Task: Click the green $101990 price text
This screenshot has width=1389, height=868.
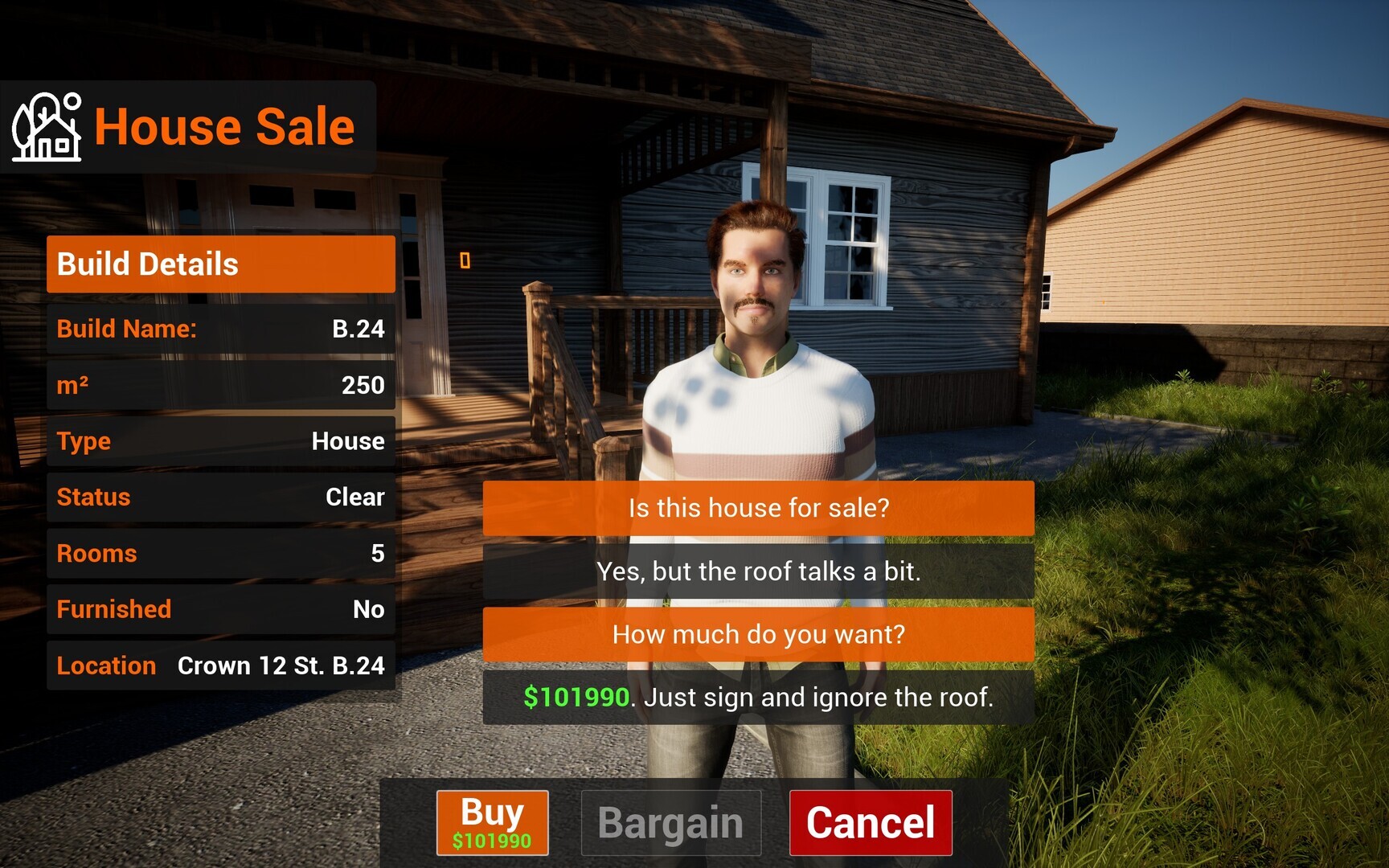Action: 573,698
